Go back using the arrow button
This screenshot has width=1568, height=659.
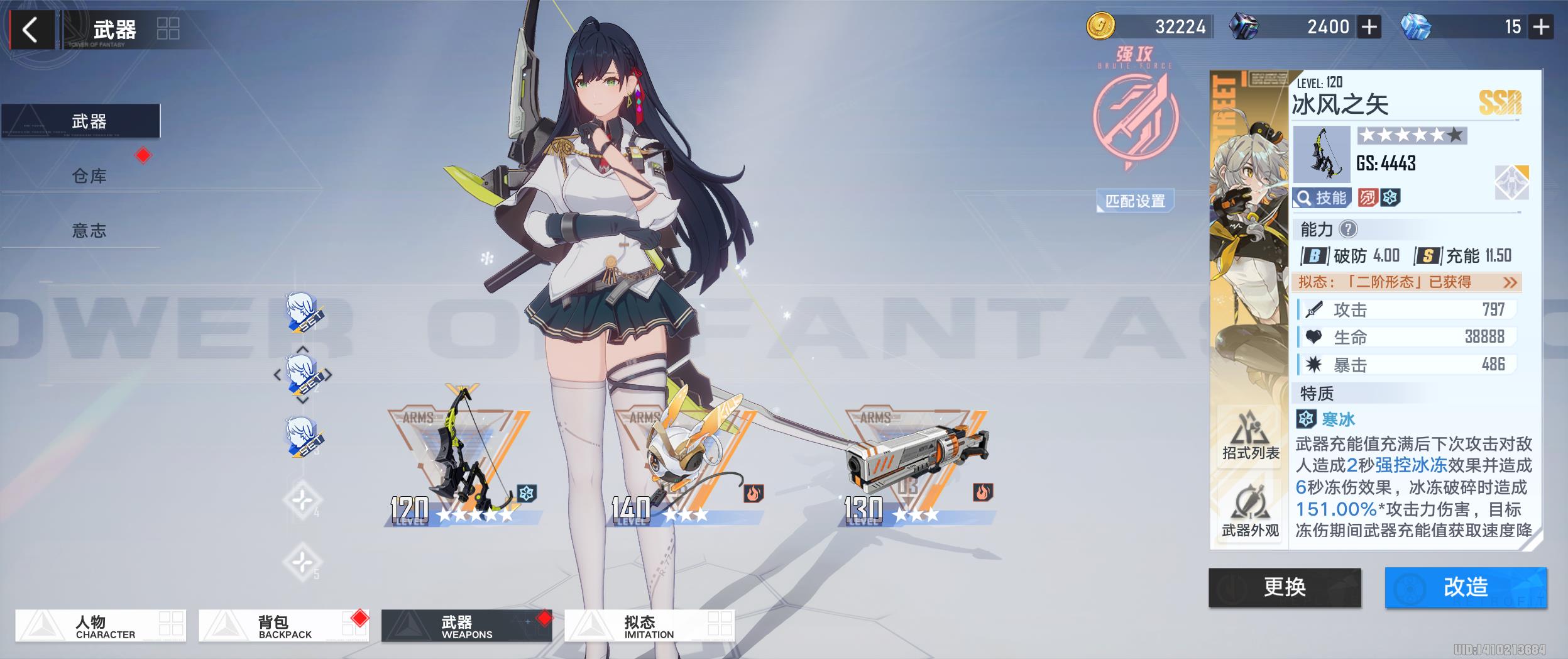(x=30, y=30)
